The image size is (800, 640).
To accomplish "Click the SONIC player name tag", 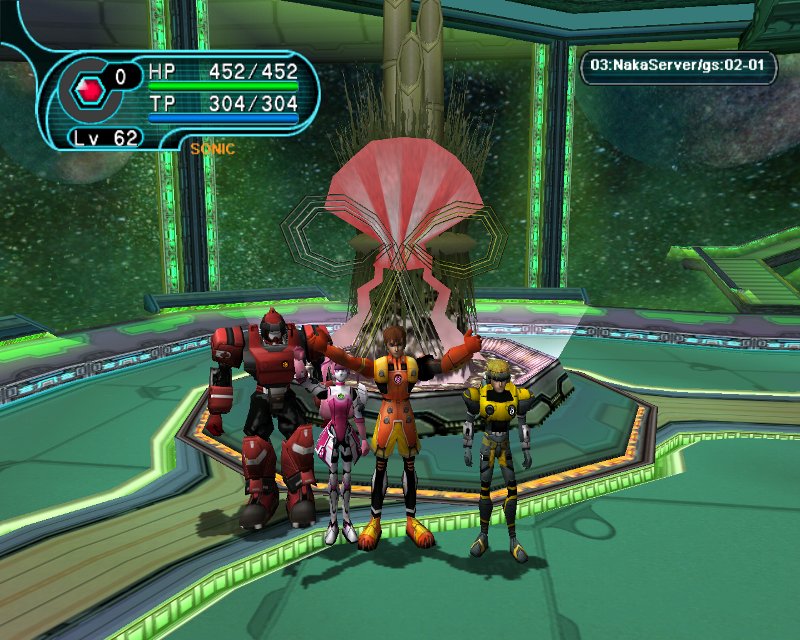I will pos(212,149).
